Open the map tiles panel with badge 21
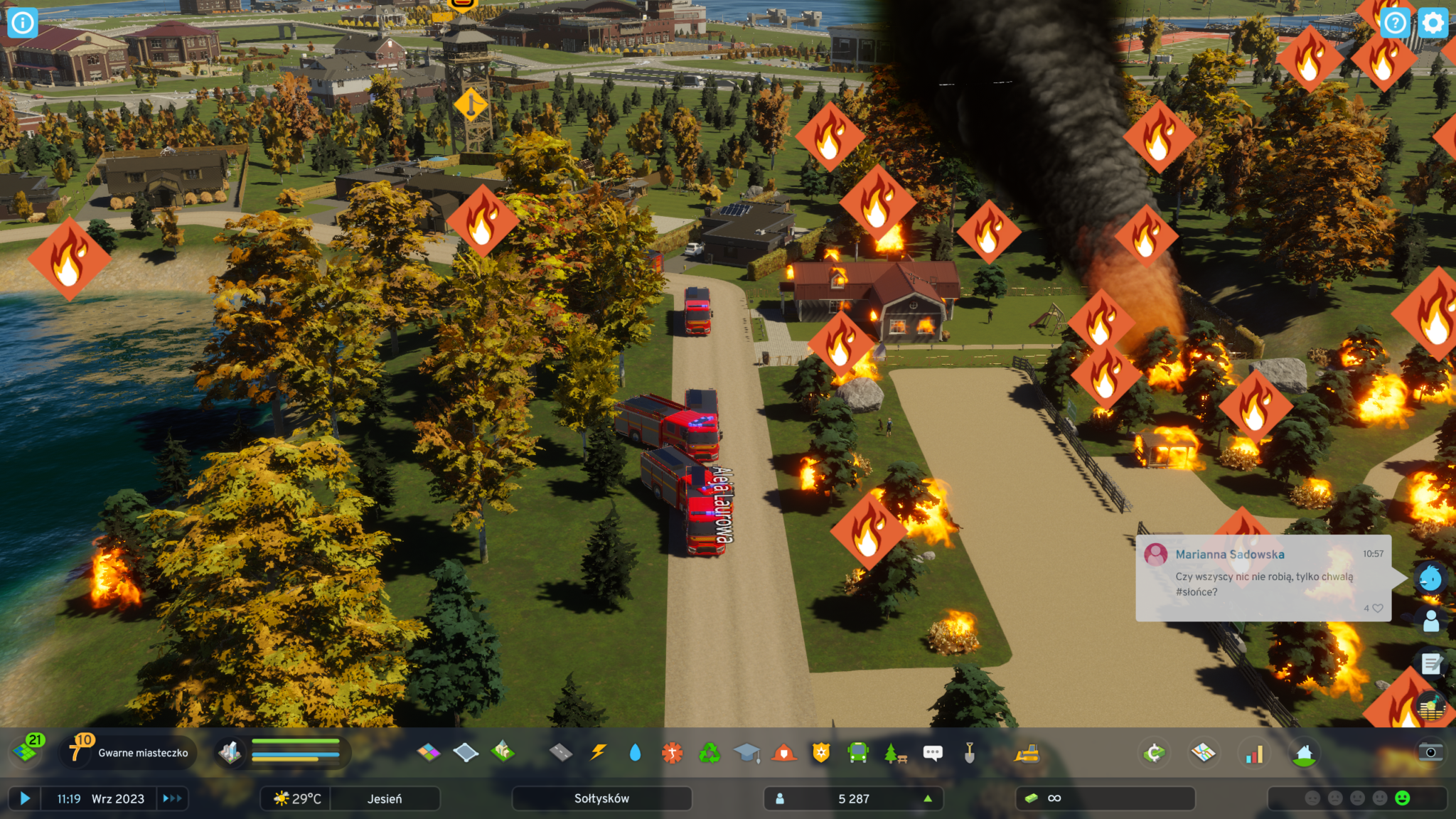 tap(27, 751)
